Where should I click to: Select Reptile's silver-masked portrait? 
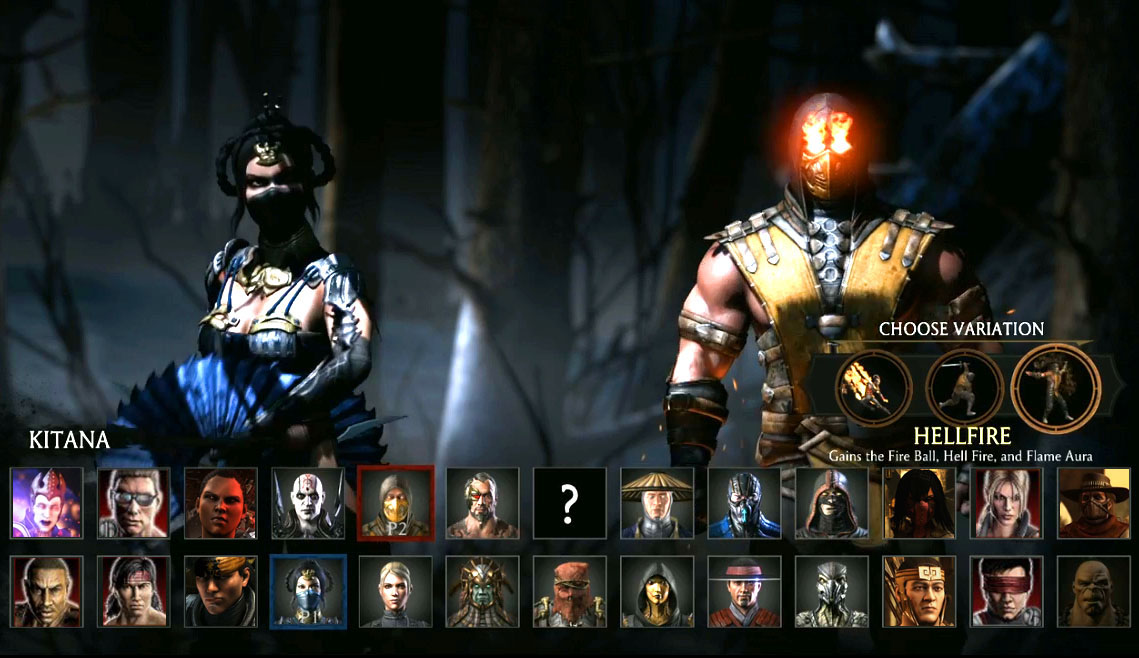pos(831,591)
